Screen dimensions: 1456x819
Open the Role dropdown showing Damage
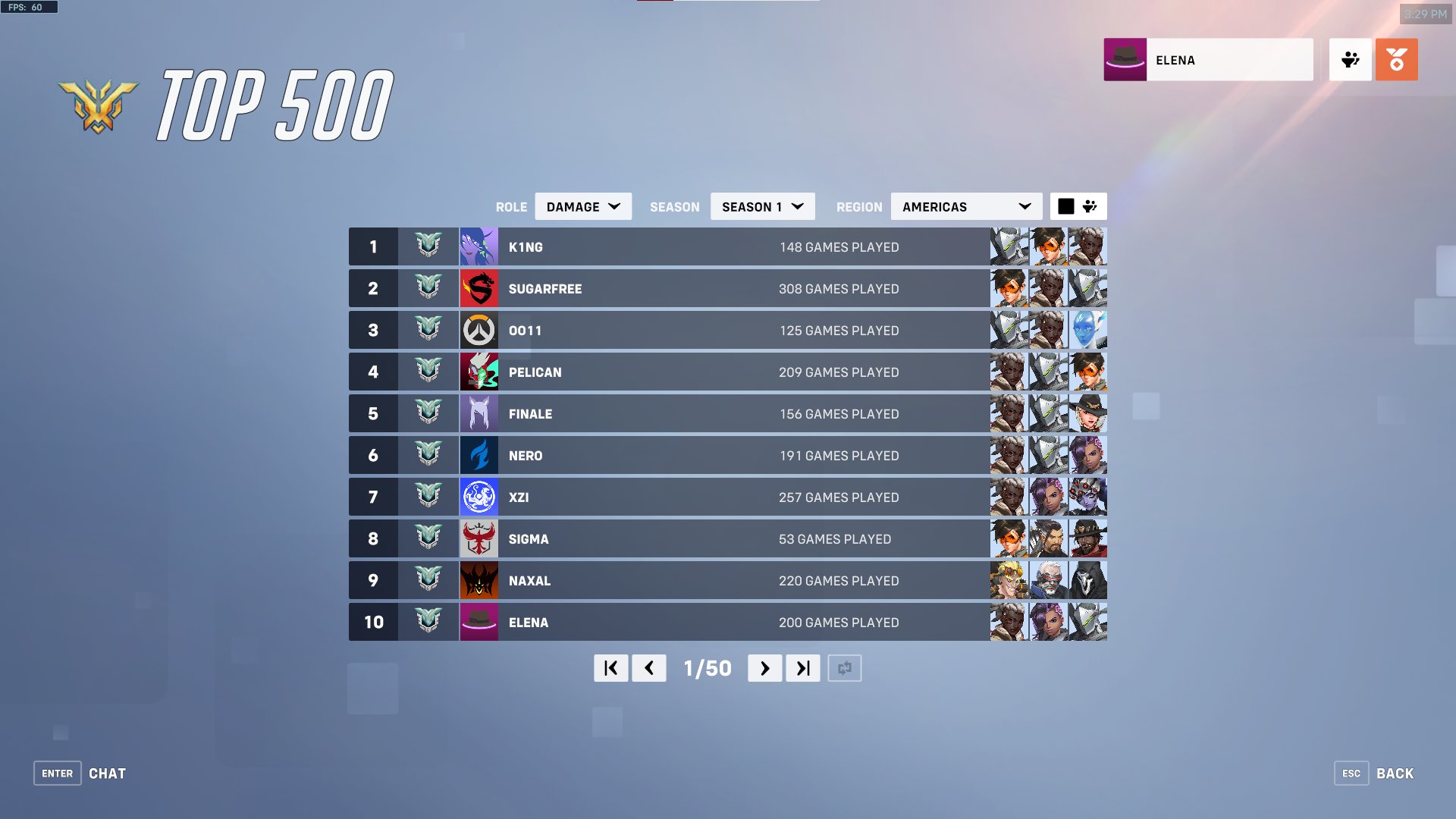(x=582, y=206)
